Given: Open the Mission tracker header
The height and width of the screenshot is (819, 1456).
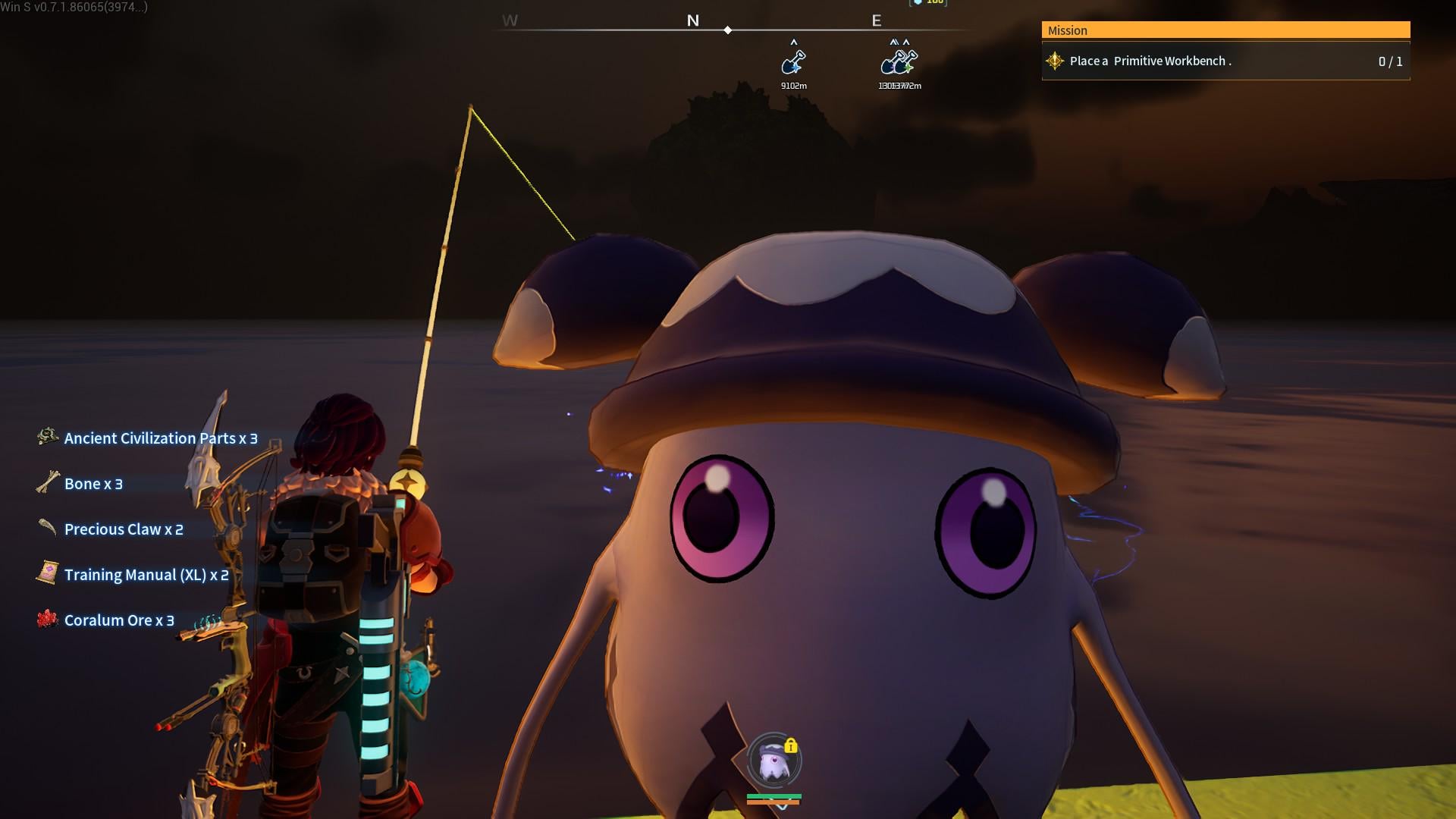Looking at the screenshot, I should coord(1225,30).
